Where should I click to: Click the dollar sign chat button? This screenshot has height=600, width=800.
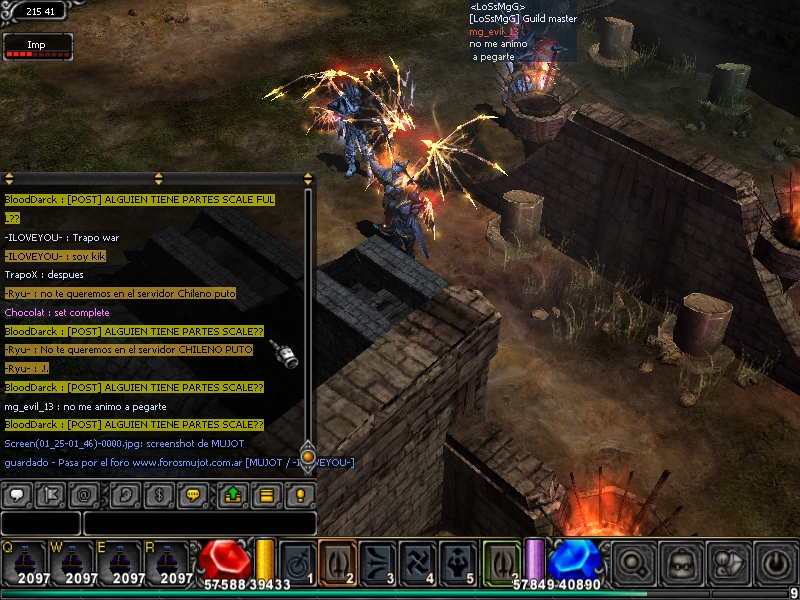click(160, 494)
